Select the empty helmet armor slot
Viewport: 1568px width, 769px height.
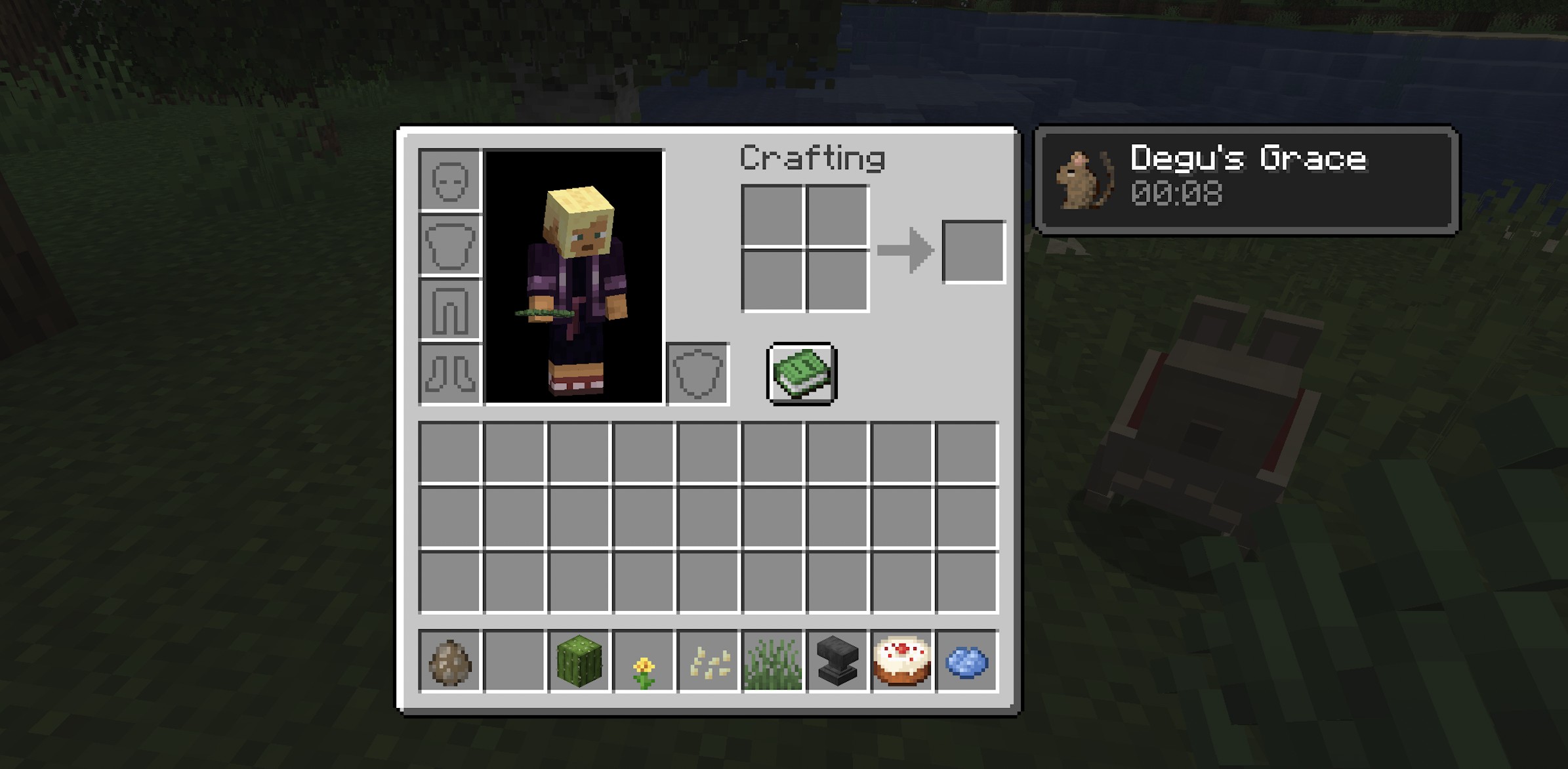pyautogui.click(x=450, y=180)
